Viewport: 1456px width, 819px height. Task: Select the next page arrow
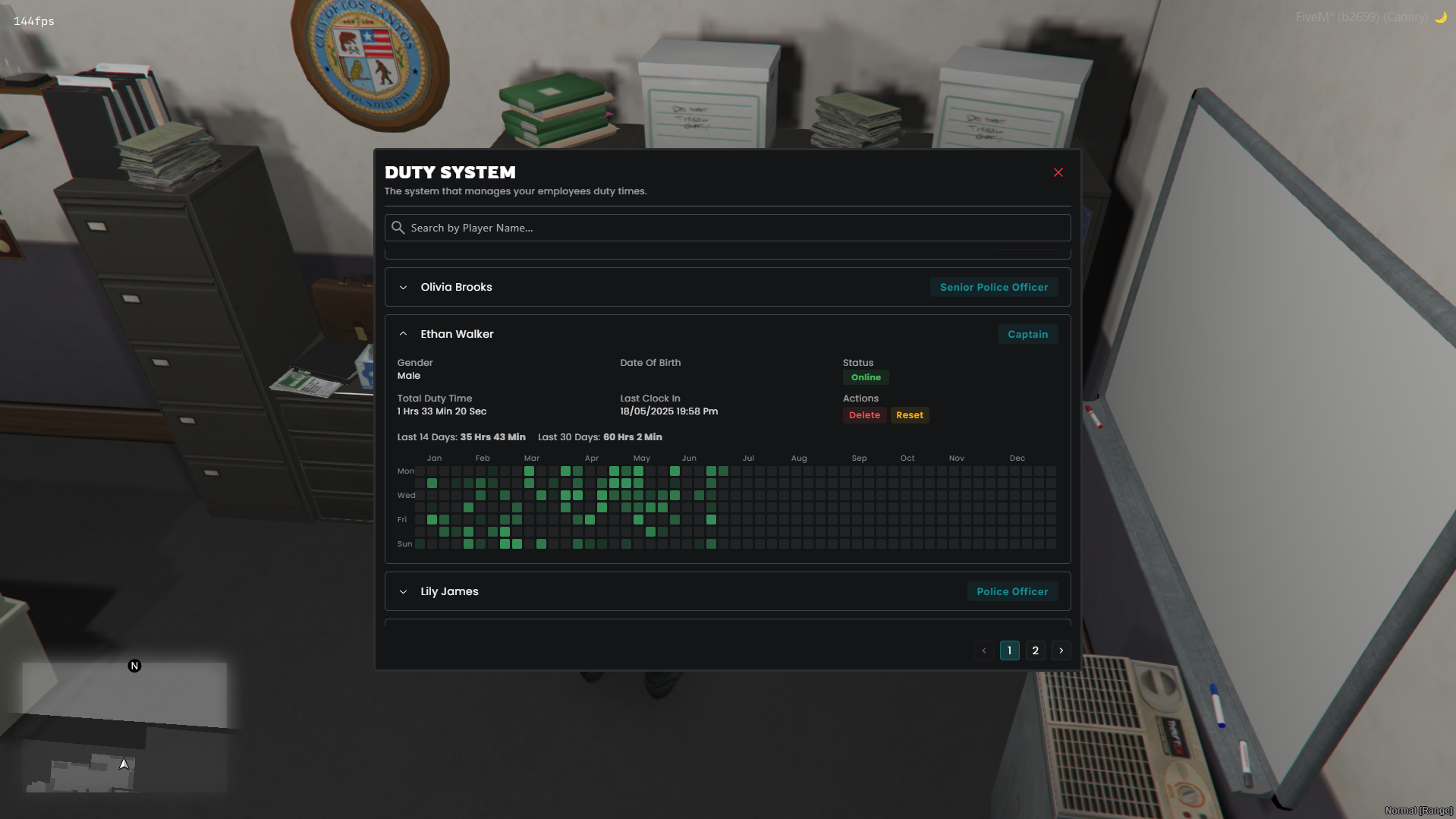click(x=1061, y=650)
